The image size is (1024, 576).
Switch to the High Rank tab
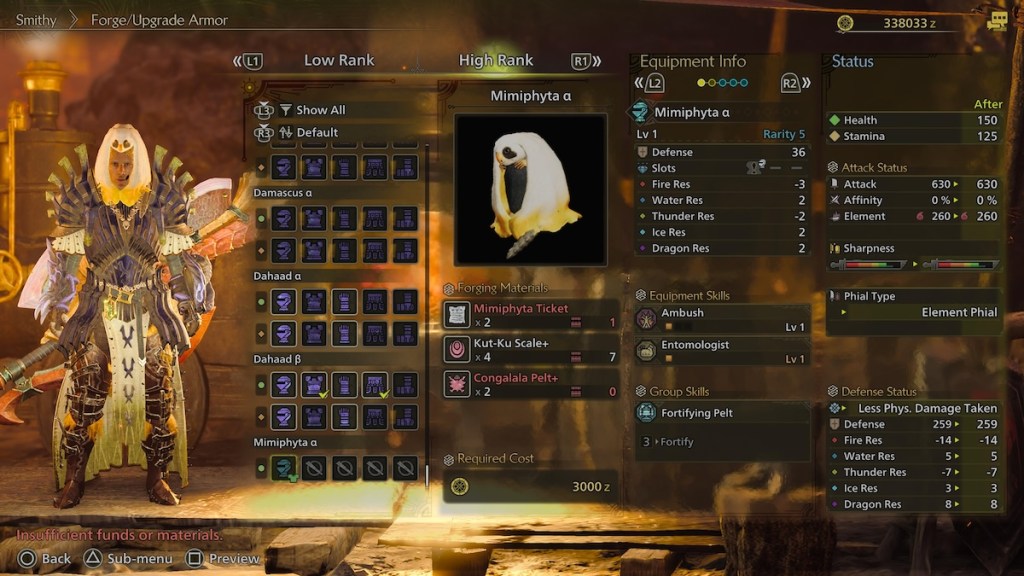pos(496,61)
